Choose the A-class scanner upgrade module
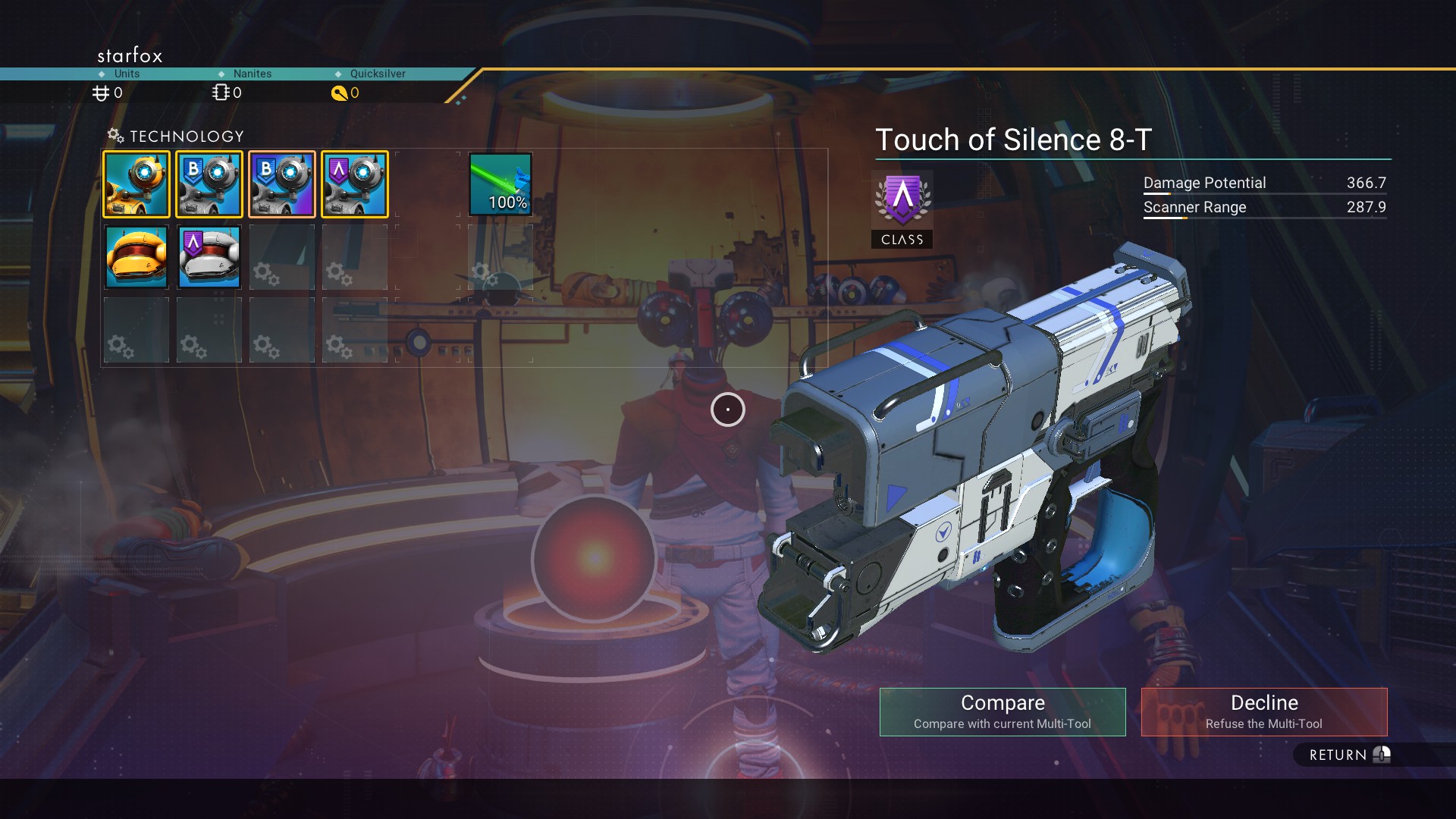Screen dimensions: 1456x819 [355, 184]
